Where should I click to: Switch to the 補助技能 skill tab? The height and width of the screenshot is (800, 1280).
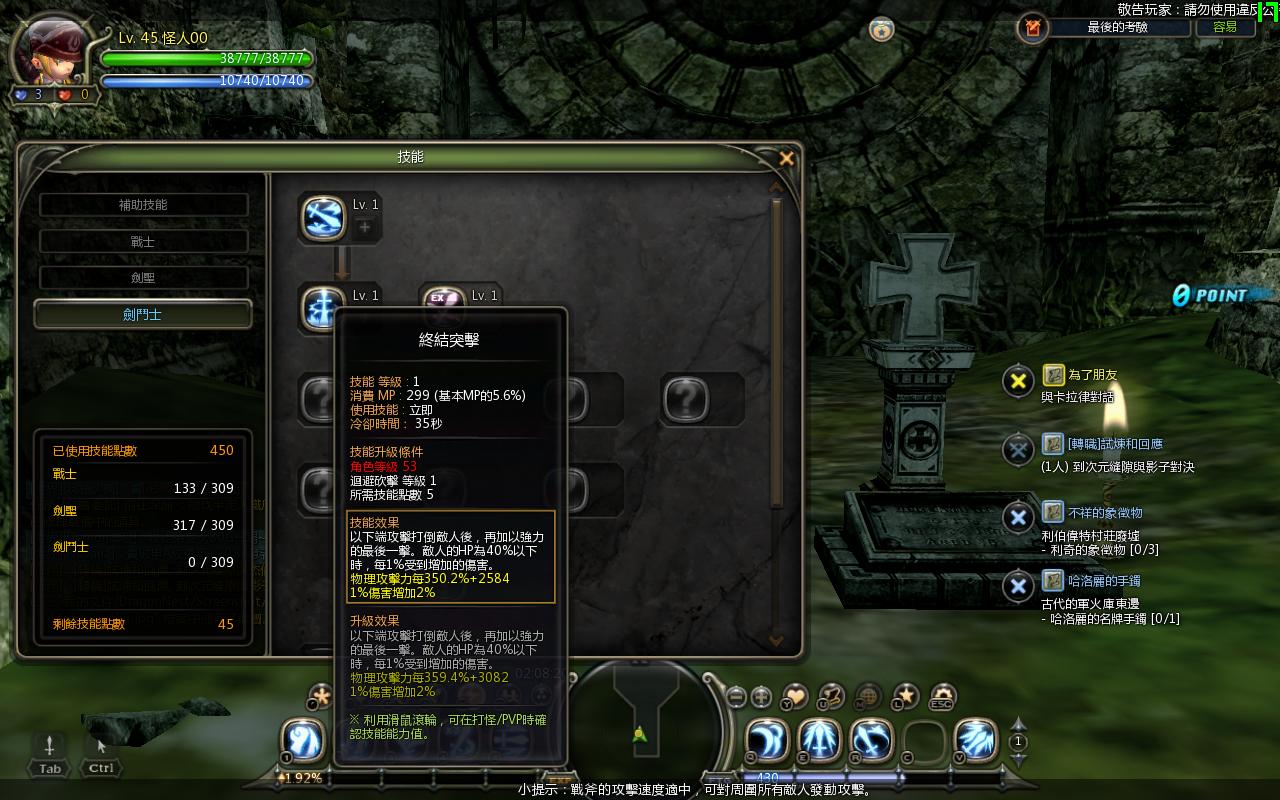[143, 205]
